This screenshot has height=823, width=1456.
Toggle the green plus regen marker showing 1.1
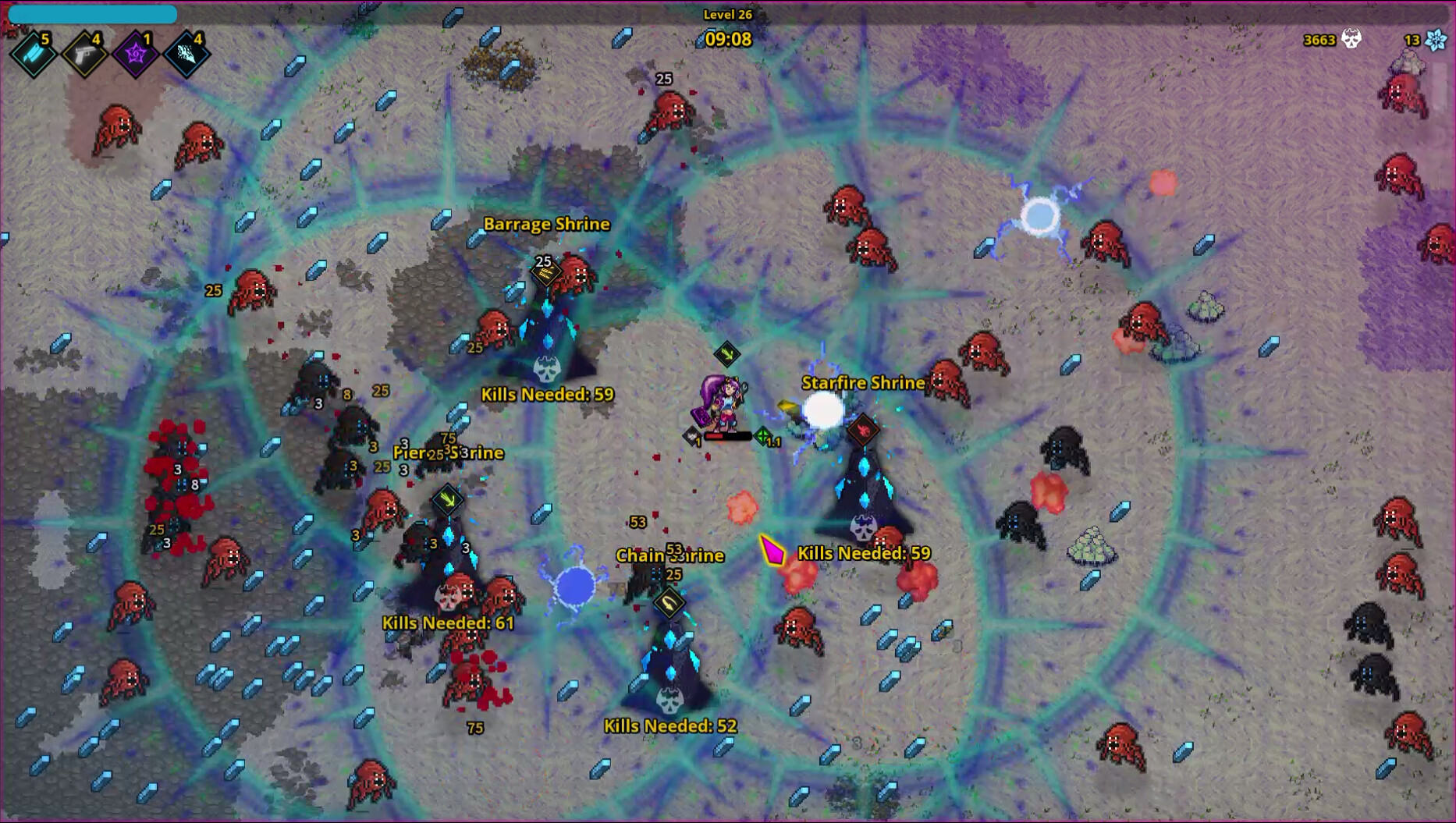[x=763, y=434]
